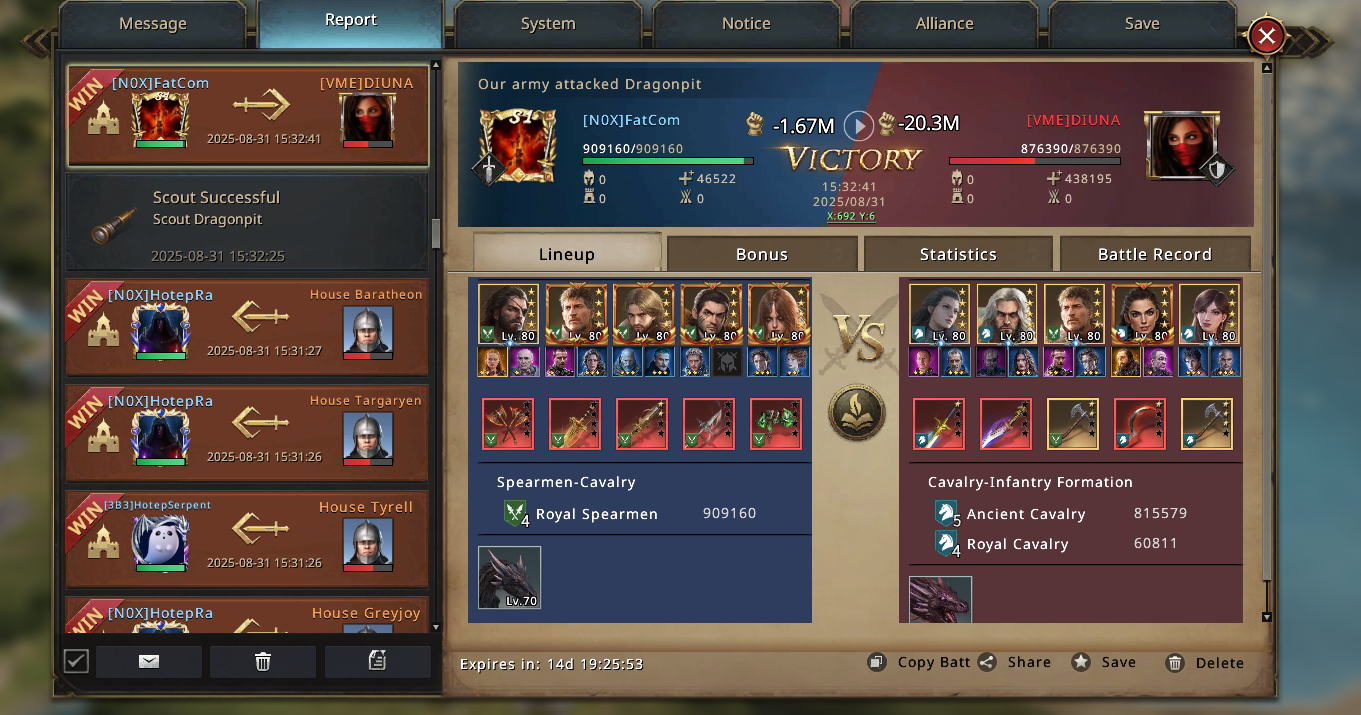
Task: Go to the Alliance tab
Action: [944, 24]
